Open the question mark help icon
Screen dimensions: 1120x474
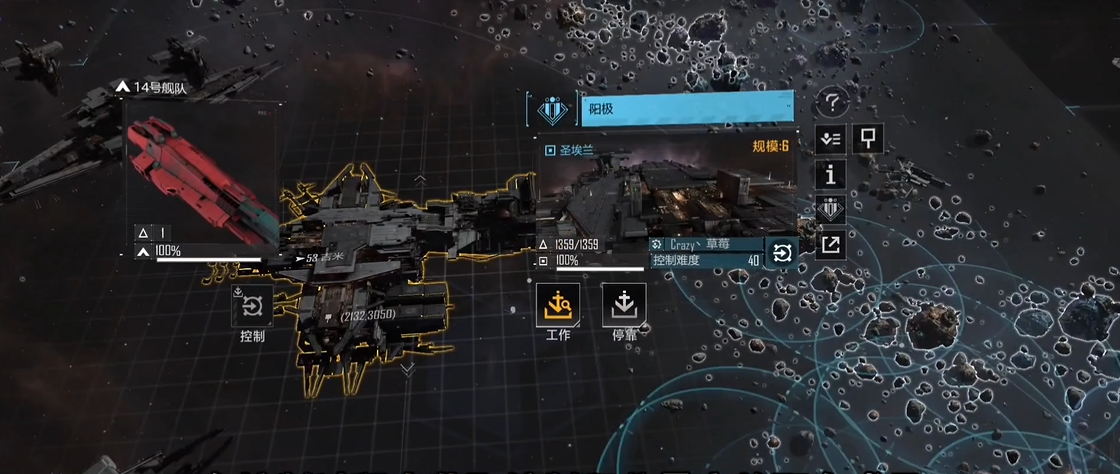[832, 102]
